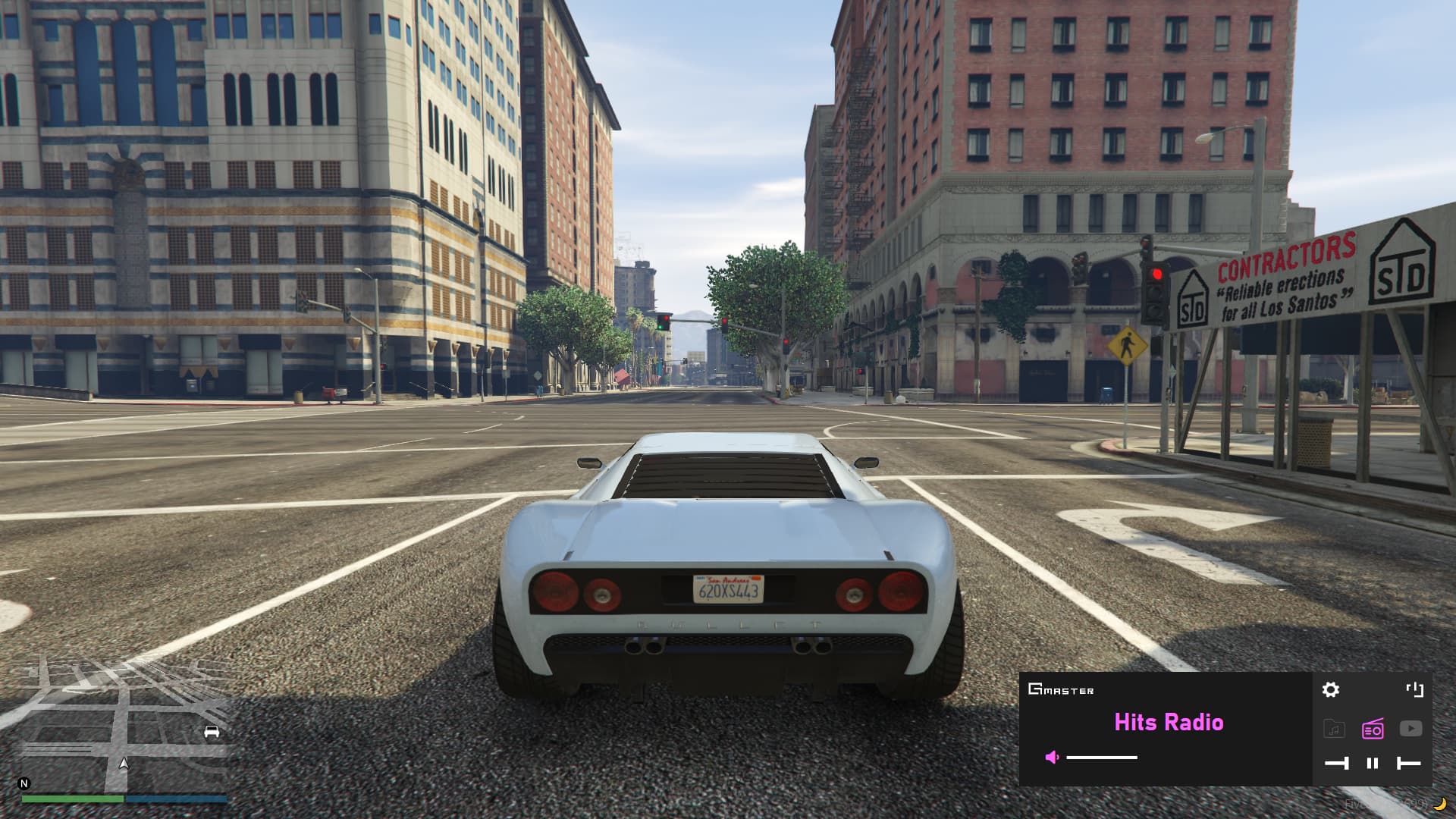
Task: Expand the radio player to fullscreen
Action: pos(1415,689)
